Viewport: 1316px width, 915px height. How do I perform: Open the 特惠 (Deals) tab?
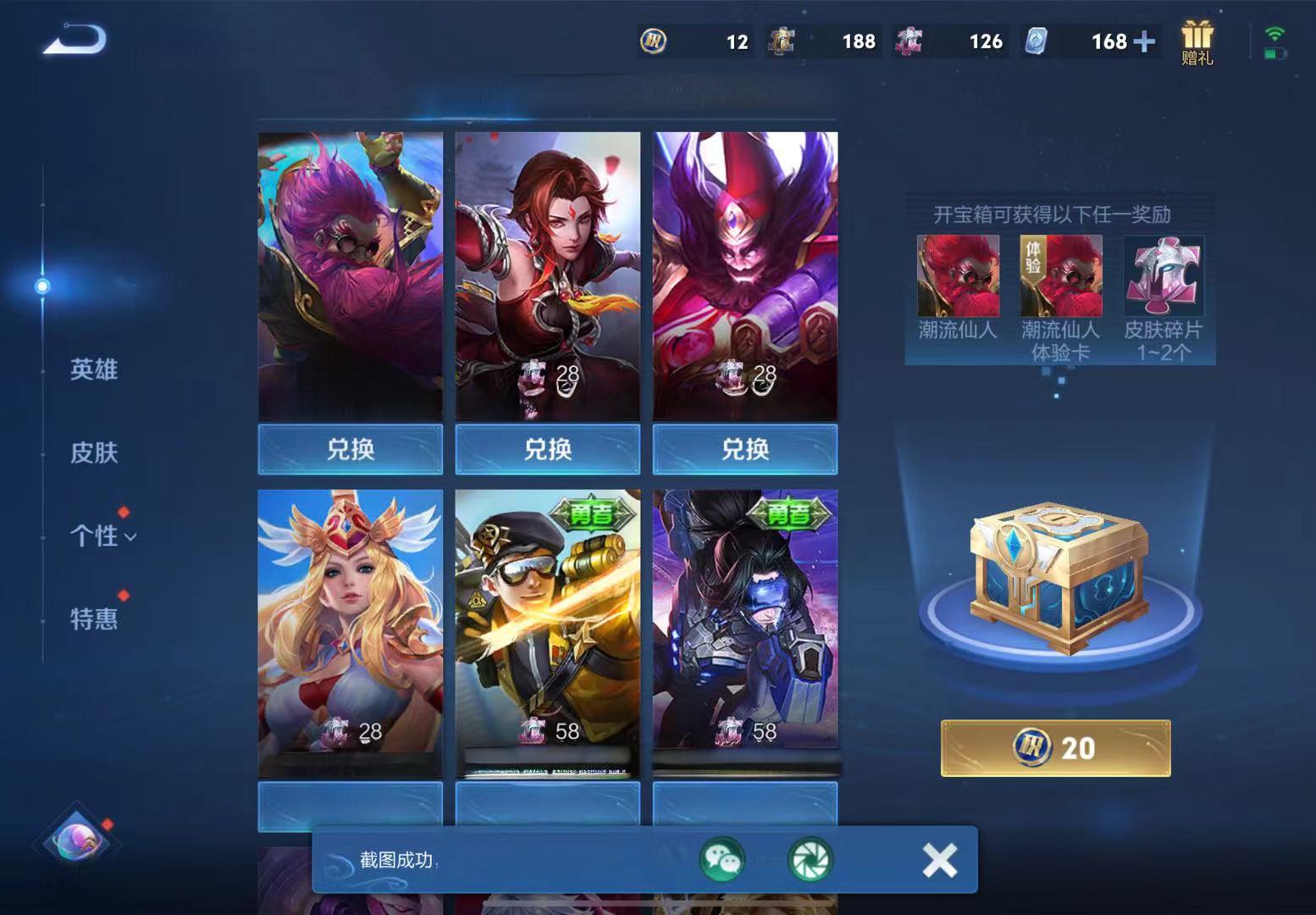click(93, 618)
